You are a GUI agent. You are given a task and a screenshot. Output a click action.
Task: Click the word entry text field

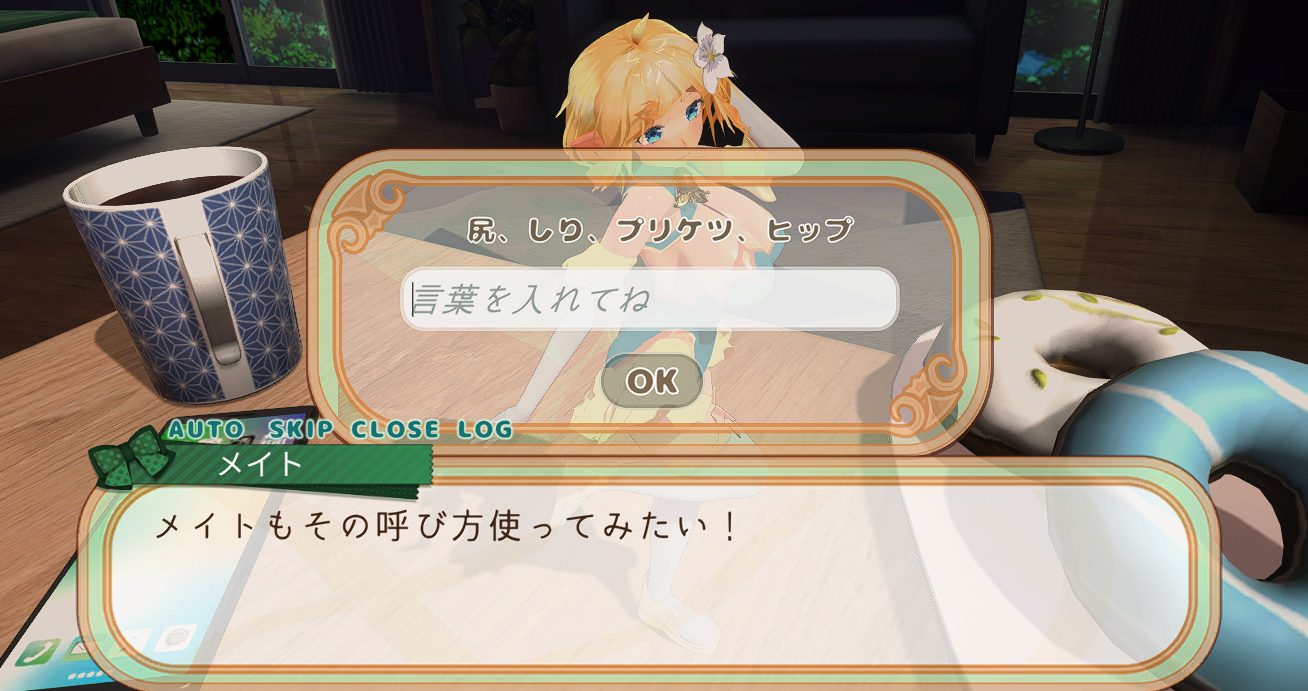tap(650, 299)
